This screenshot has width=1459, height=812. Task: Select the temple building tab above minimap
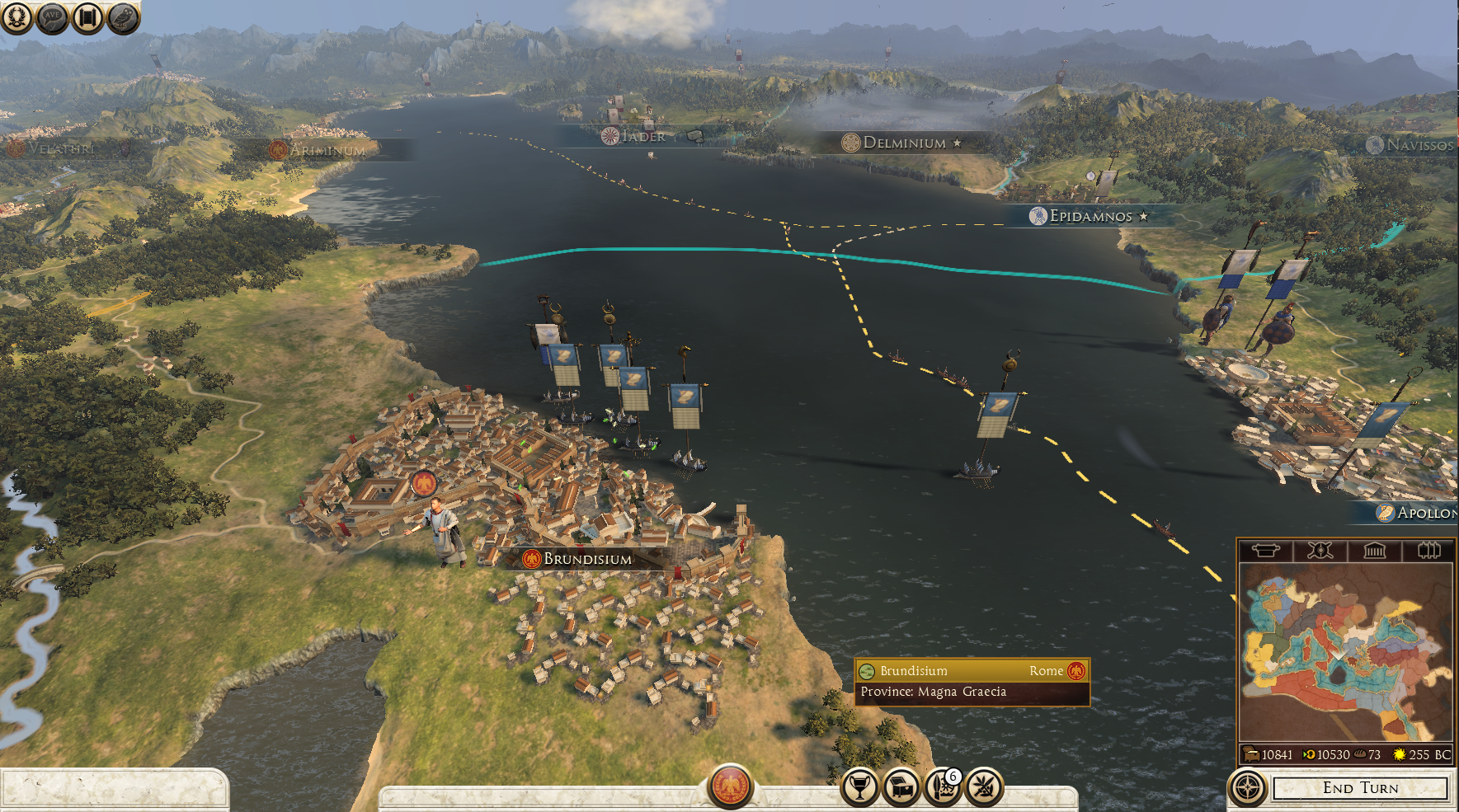[x=1374, y=551]
